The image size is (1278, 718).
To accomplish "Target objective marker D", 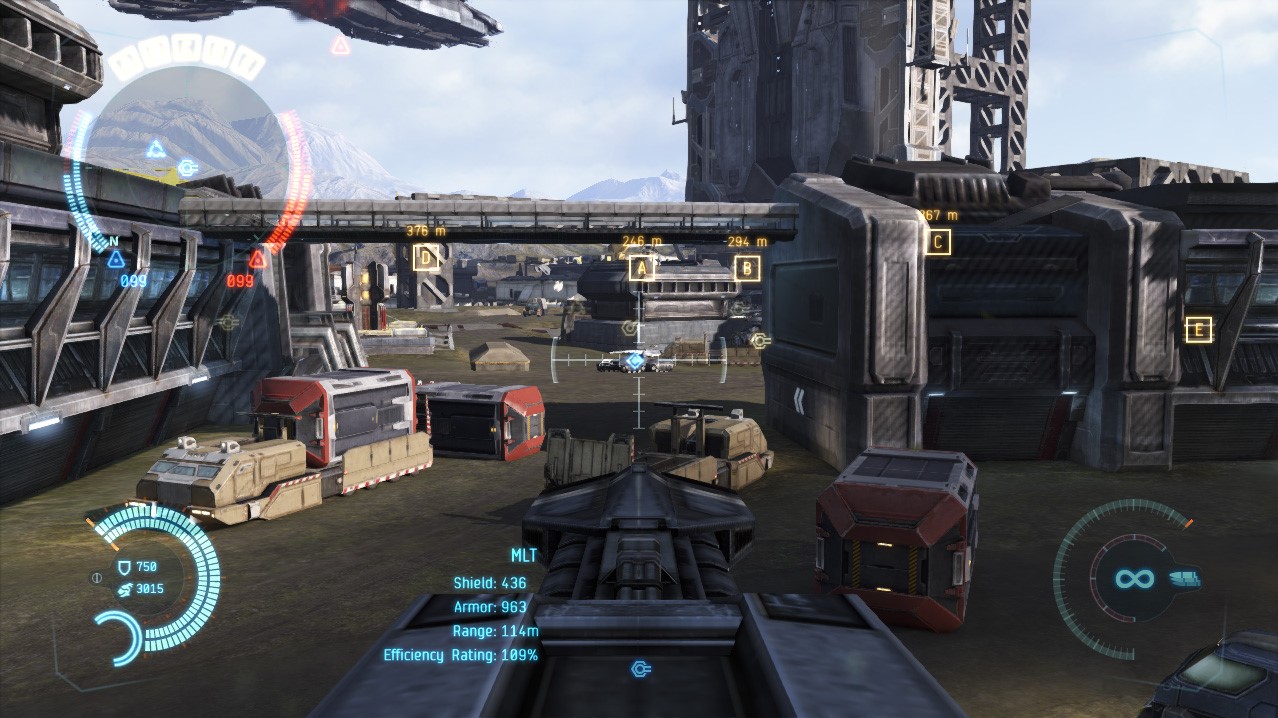I will pyautogui.click(x=426, y=258).
